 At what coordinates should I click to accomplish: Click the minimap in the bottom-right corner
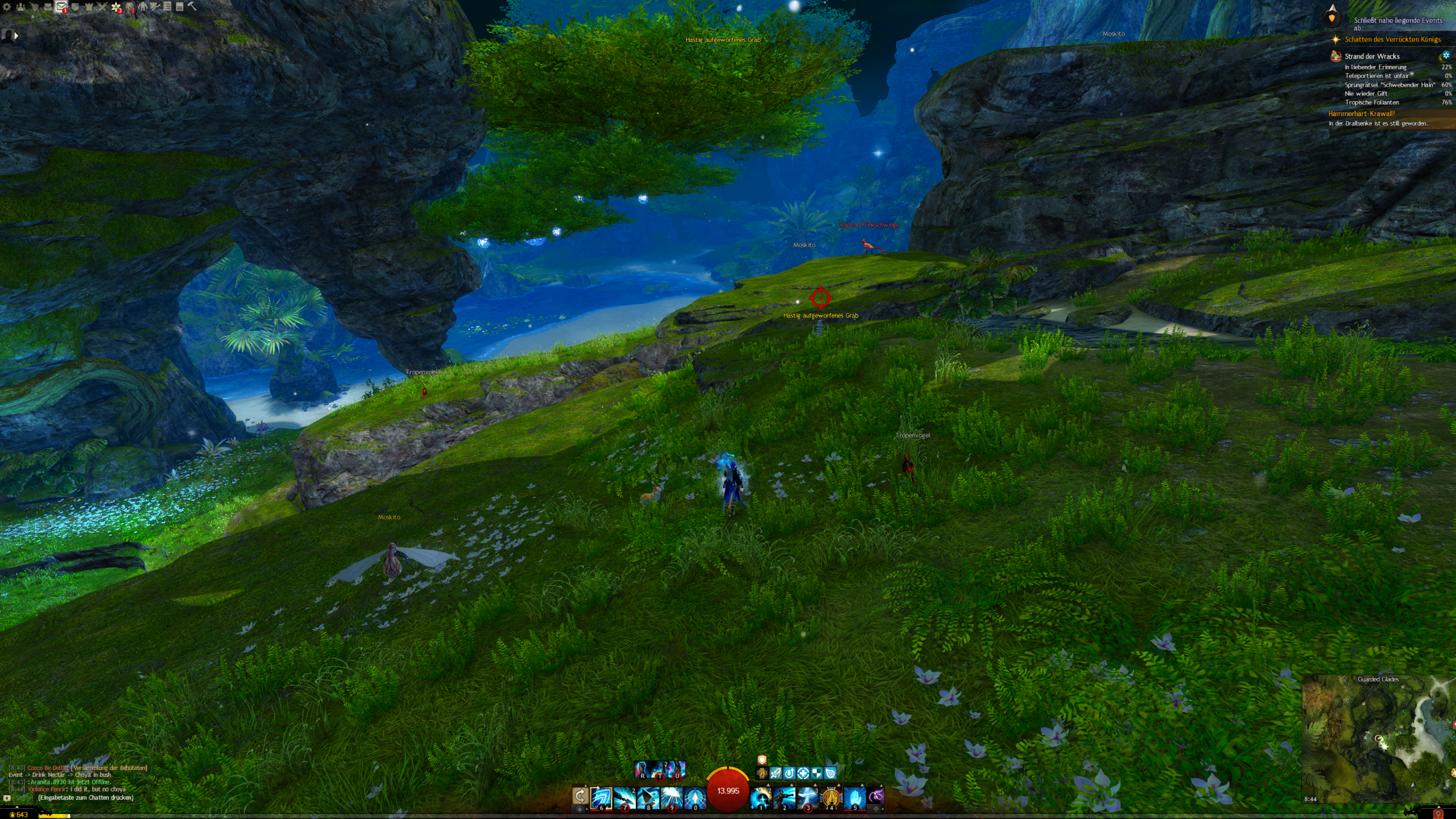click(x=1378, y=738)
